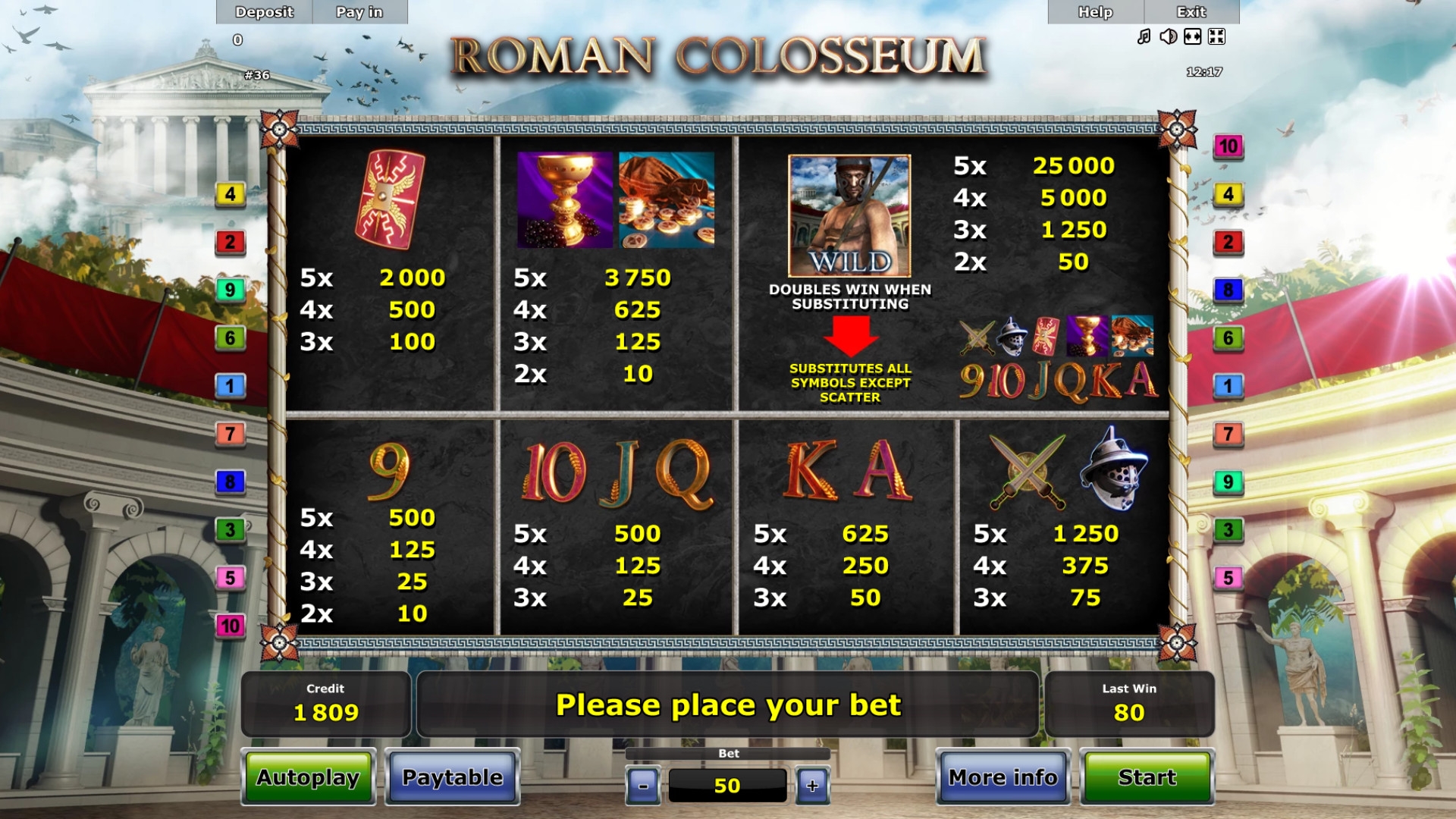Toggle the speaker sound icon
Screen dimensions: 1456x819
point(1168,36)
